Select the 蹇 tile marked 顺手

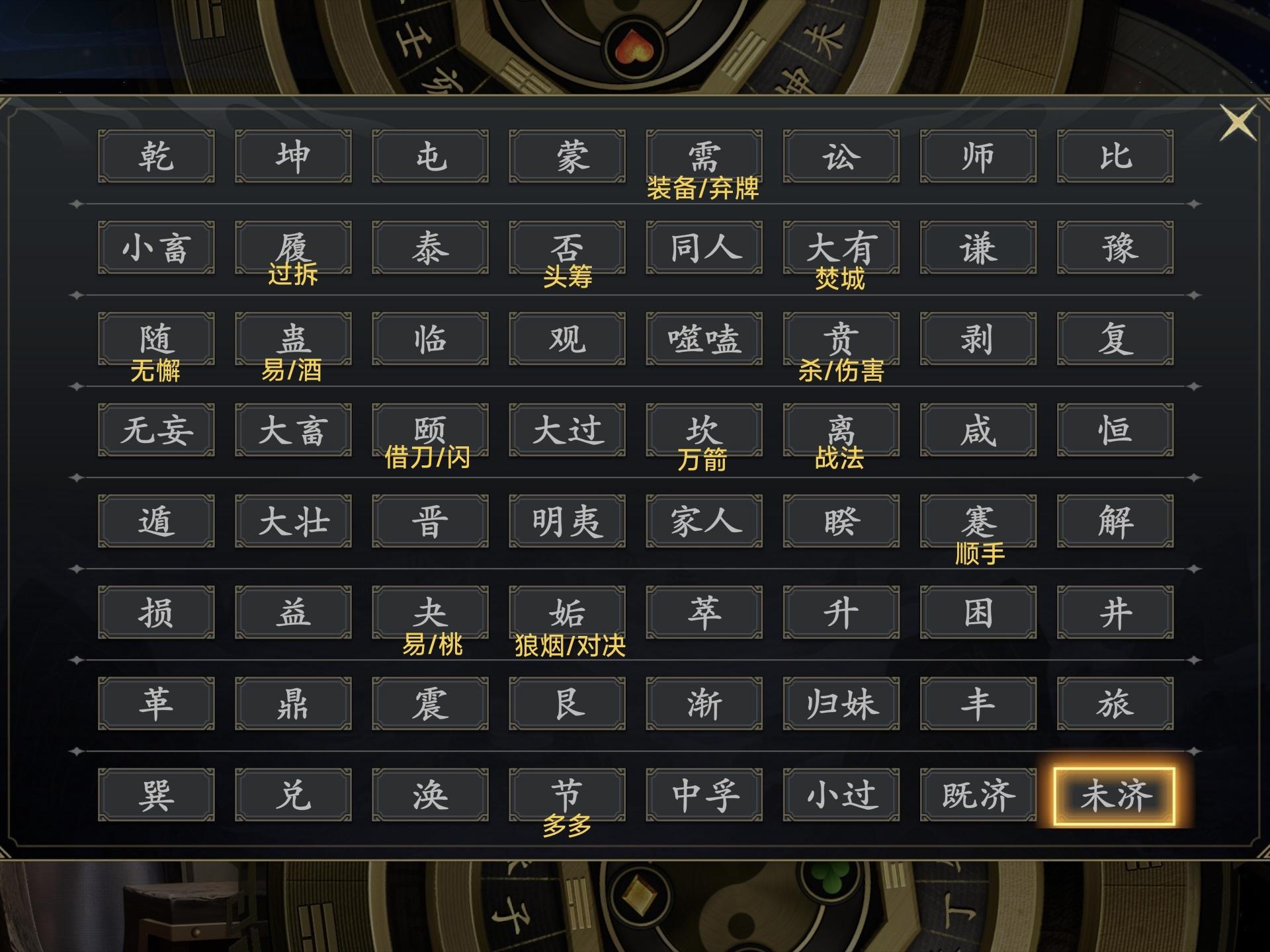977,522
